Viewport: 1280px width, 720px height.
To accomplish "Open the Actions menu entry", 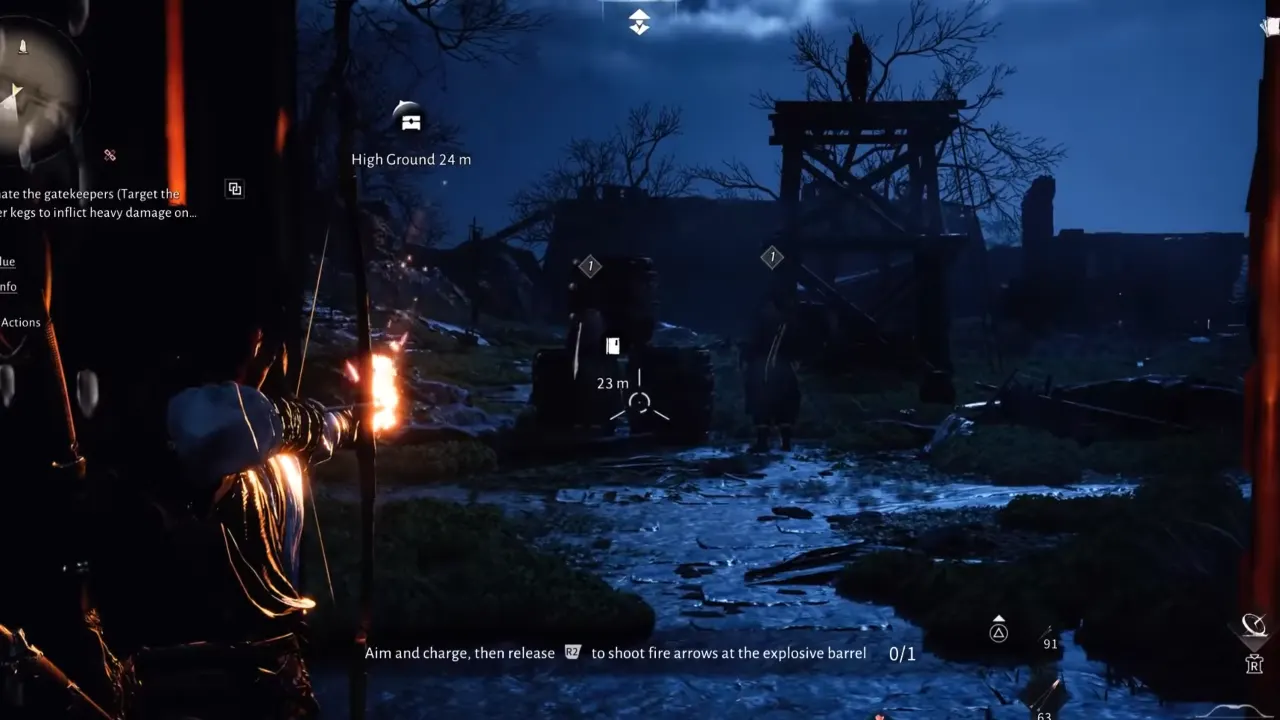I will (x=21, y=322).
